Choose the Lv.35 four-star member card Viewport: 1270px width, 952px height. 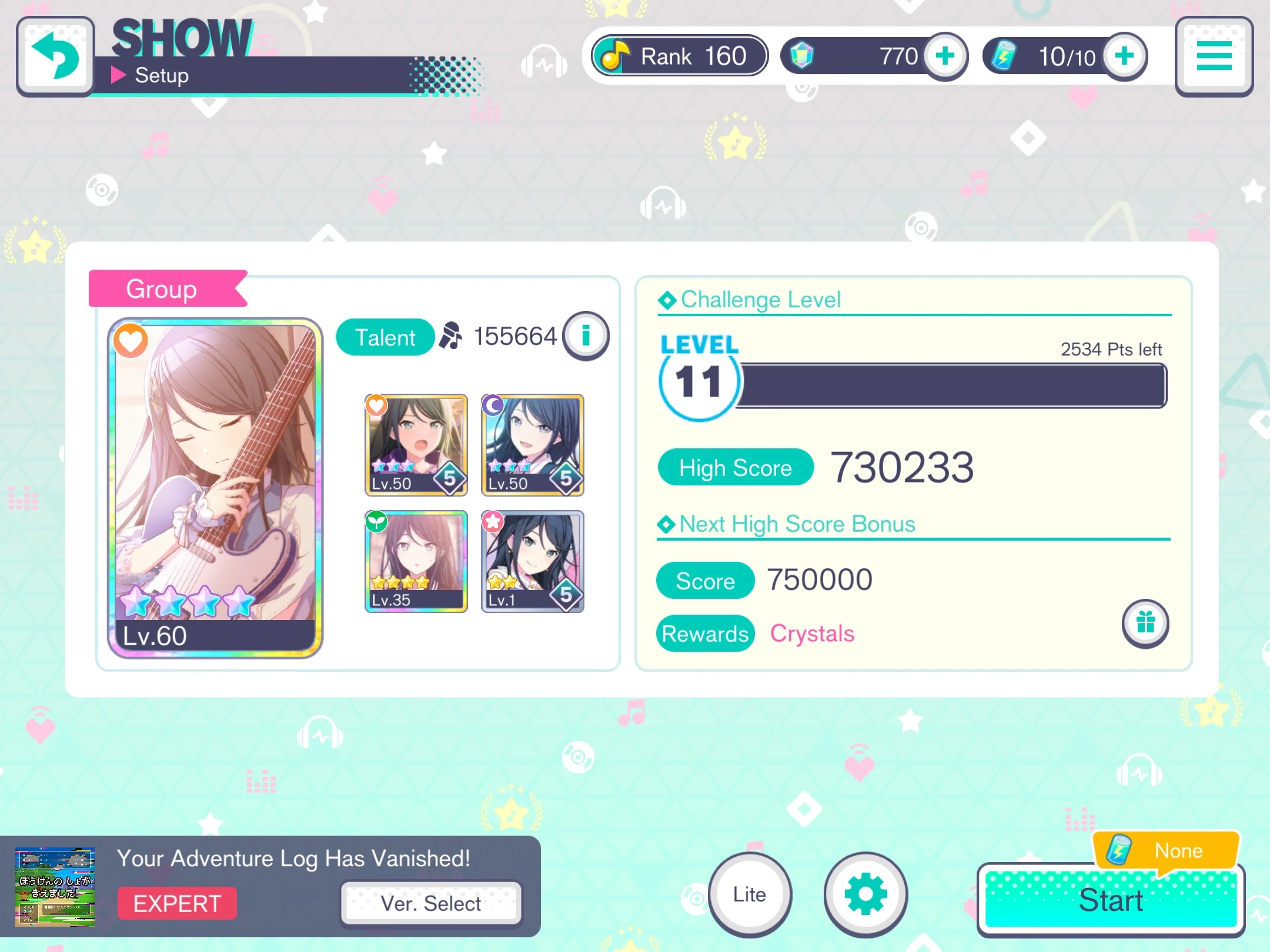pyautogui.click(x=416, y=561)
